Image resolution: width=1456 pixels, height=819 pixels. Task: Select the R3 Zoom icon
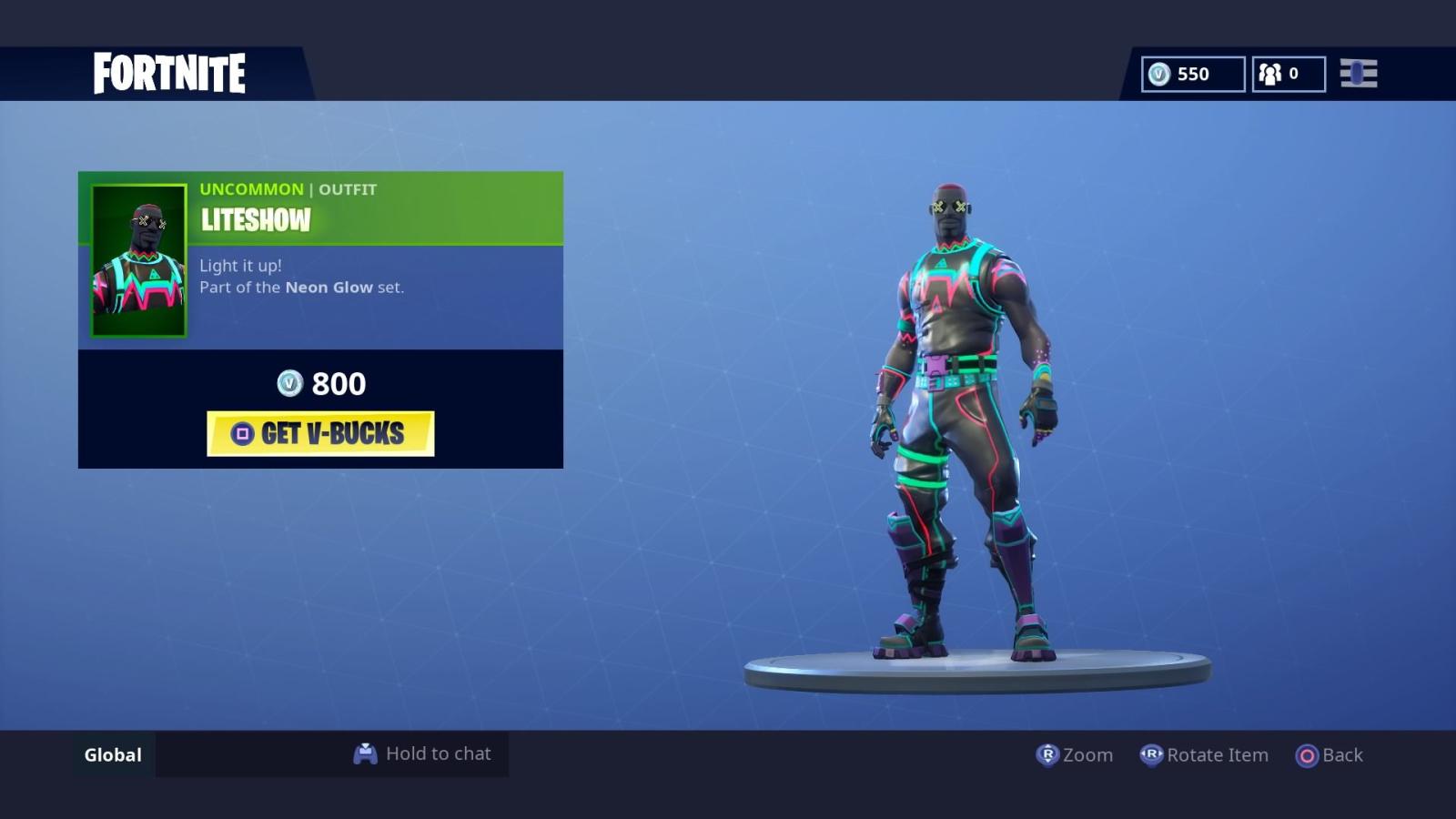pyautogui.click(x=1048, y=754)
